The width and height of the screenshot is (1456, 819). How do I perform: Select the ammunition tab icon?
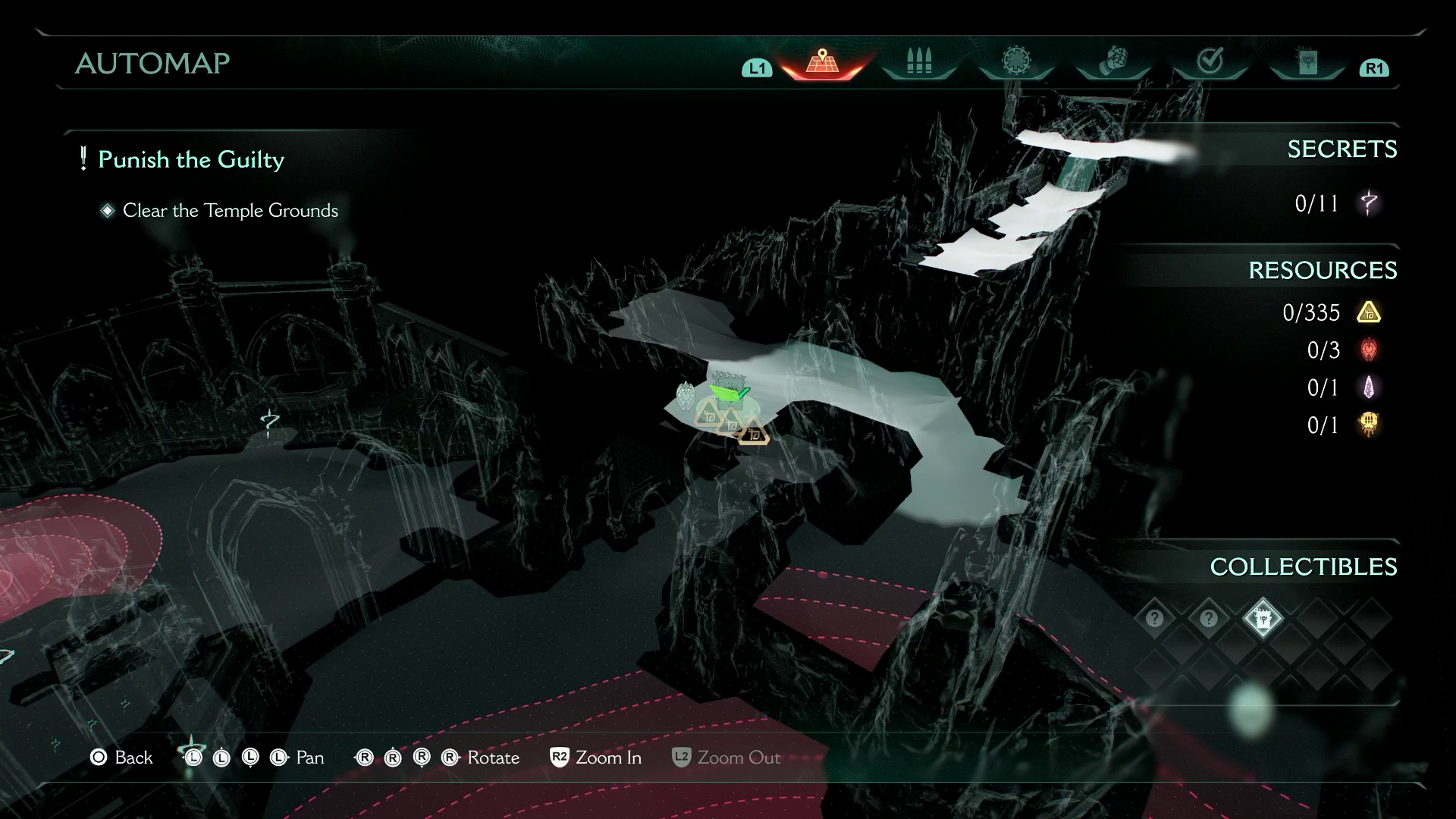coord(918,60)
